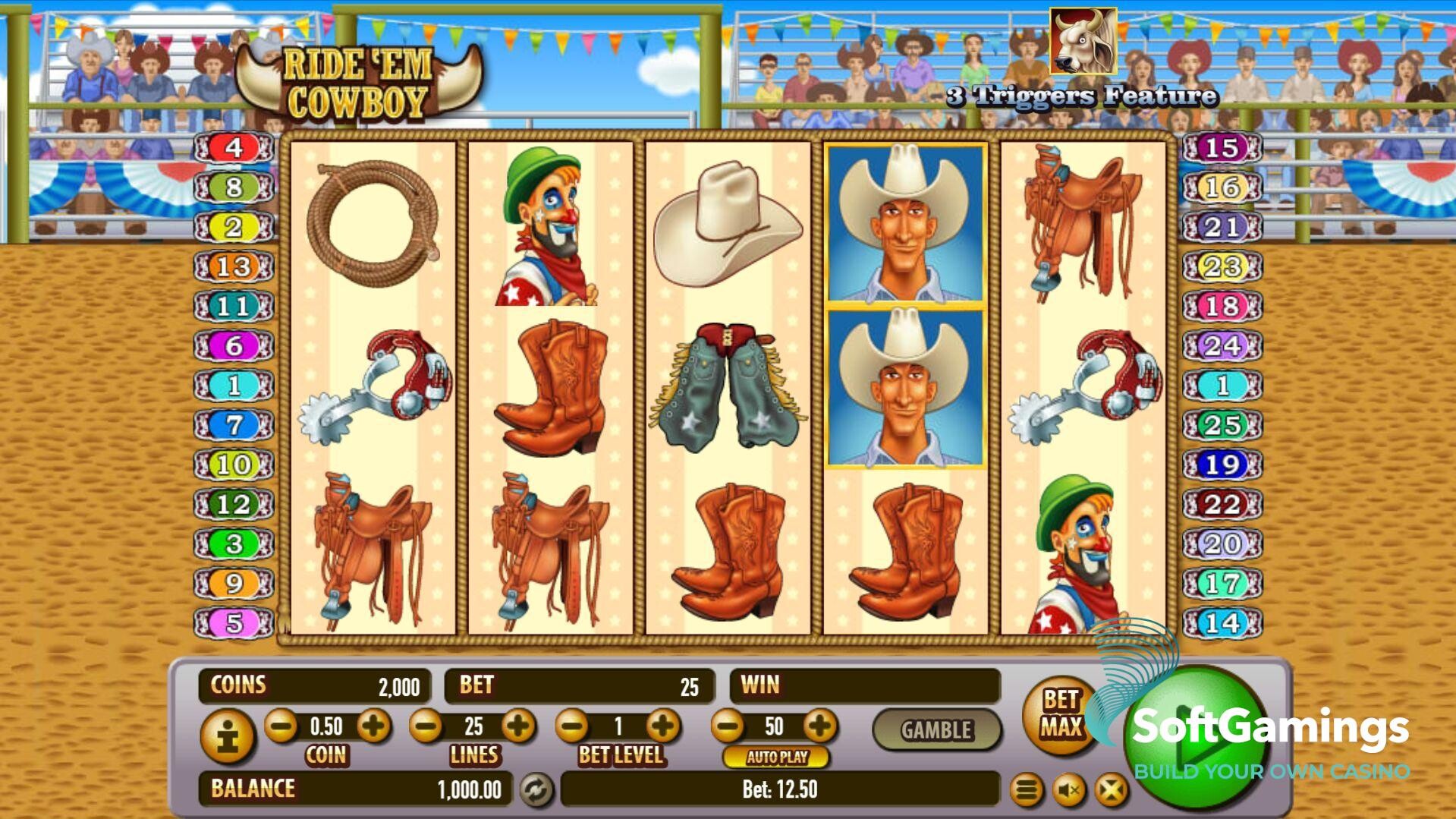Select payline 15 indicator
1456x819 pixels.
click(1222, 147)
